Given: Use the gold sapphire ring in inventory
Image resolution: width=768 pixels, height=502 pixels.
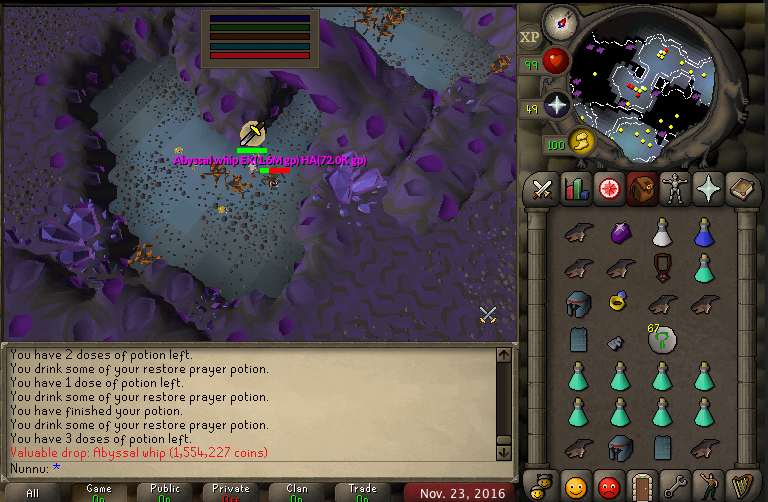Looking at the screenshot, I should pyautogui.click(x=618, y=299).
